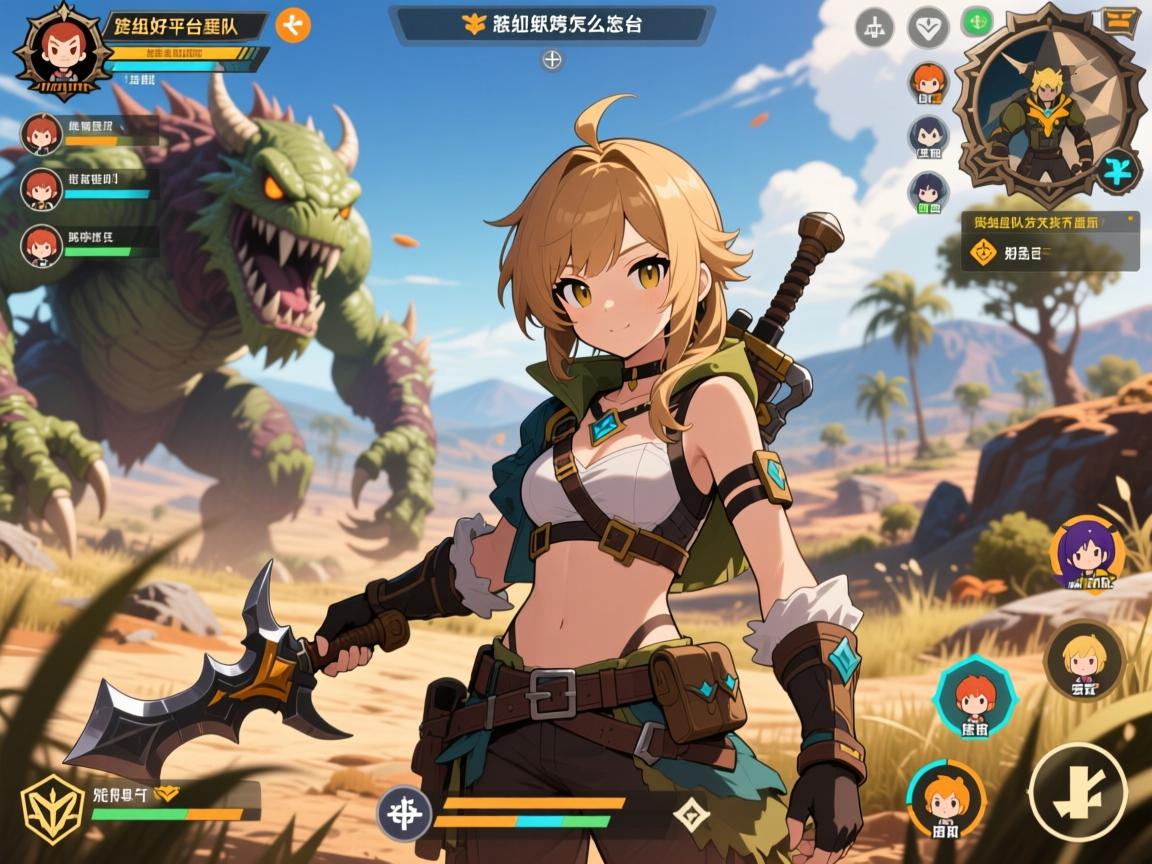This screenshot has width=1152, height=864.
Task: Click the small plus button under the top banner
Action: tap(551, 61)
